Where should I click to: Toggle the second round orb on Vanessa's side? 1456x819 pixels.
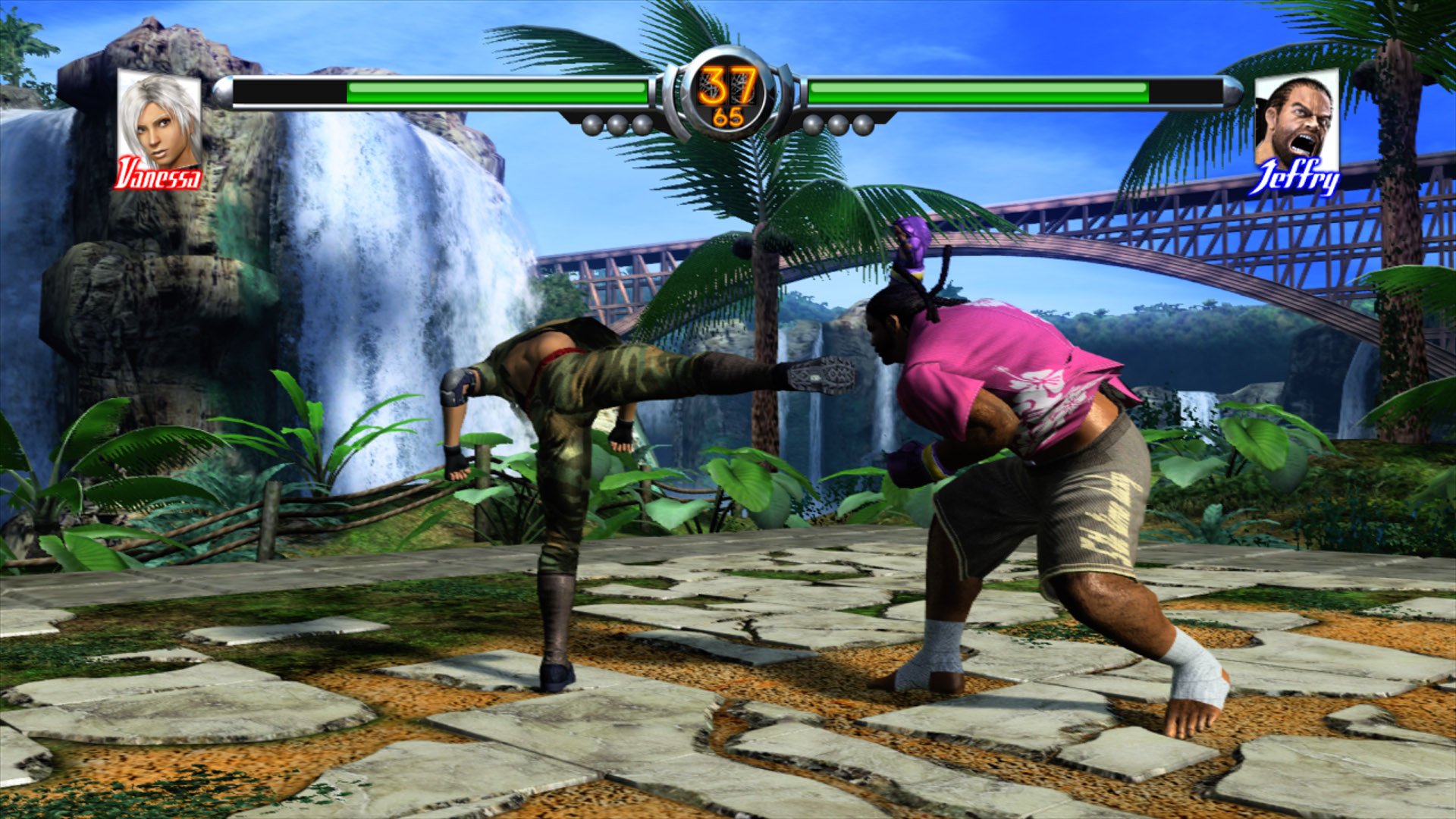[x=617, y=124]
